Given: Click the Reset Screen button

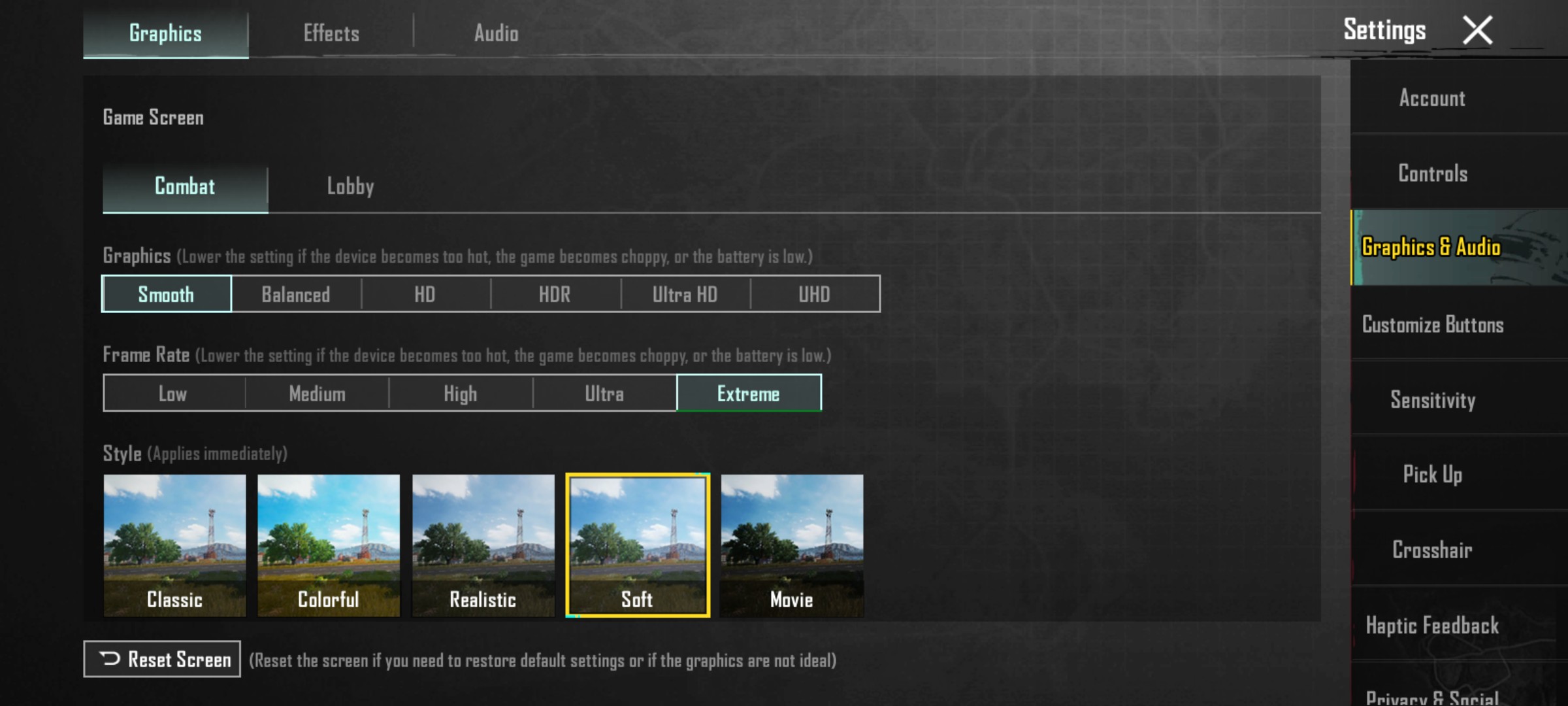Looking at the screenshot, I should tap(161, 659).
